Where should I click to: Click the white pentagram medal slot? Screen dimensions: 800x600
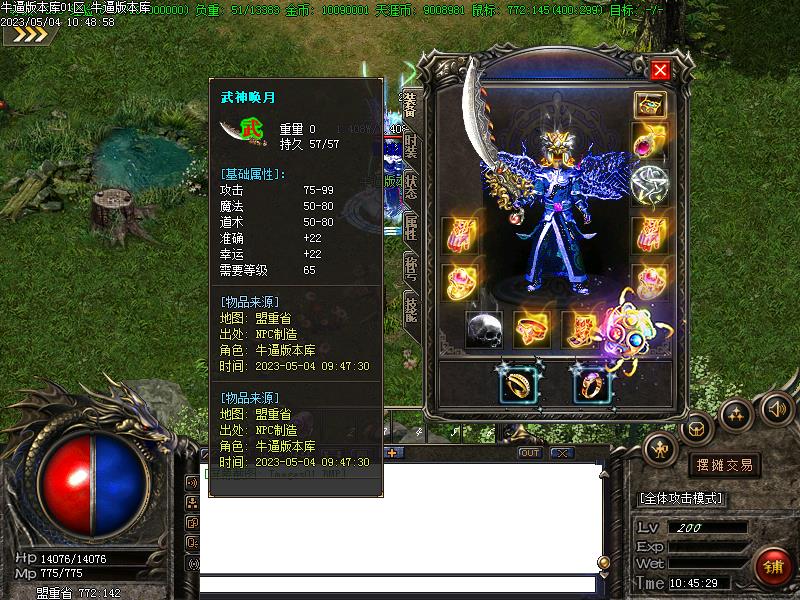(x=650, y=183)
